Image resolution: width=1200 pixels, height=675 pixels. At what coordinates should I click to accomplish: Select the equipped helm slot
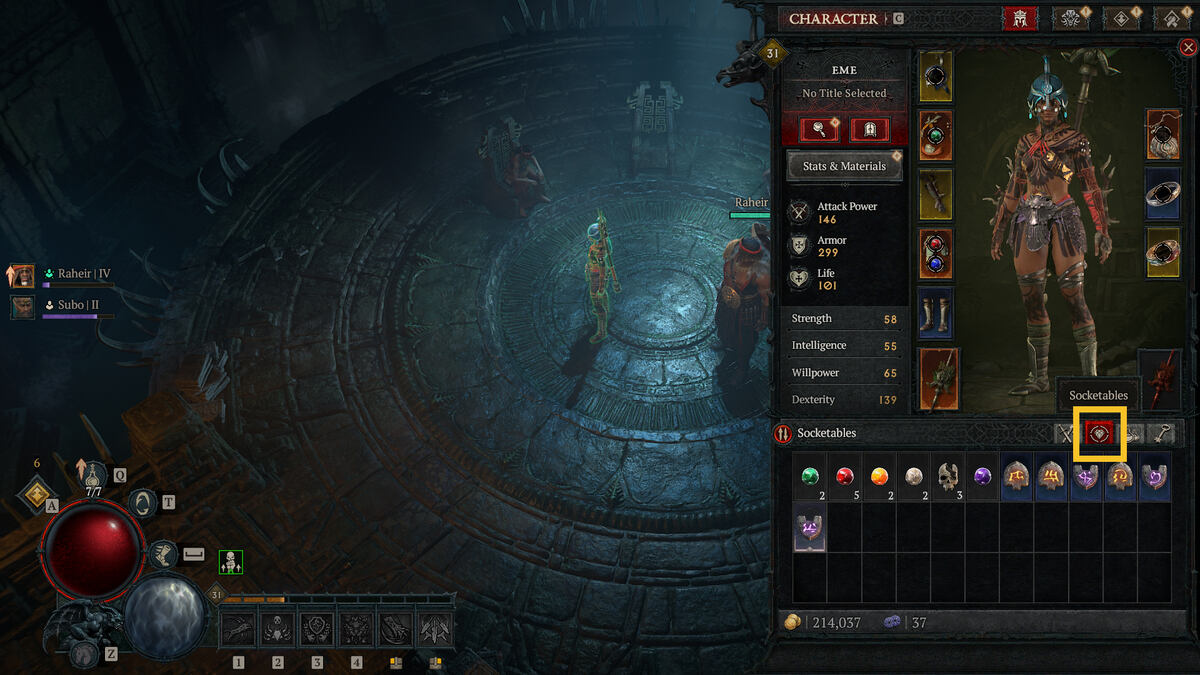[936, 77]
